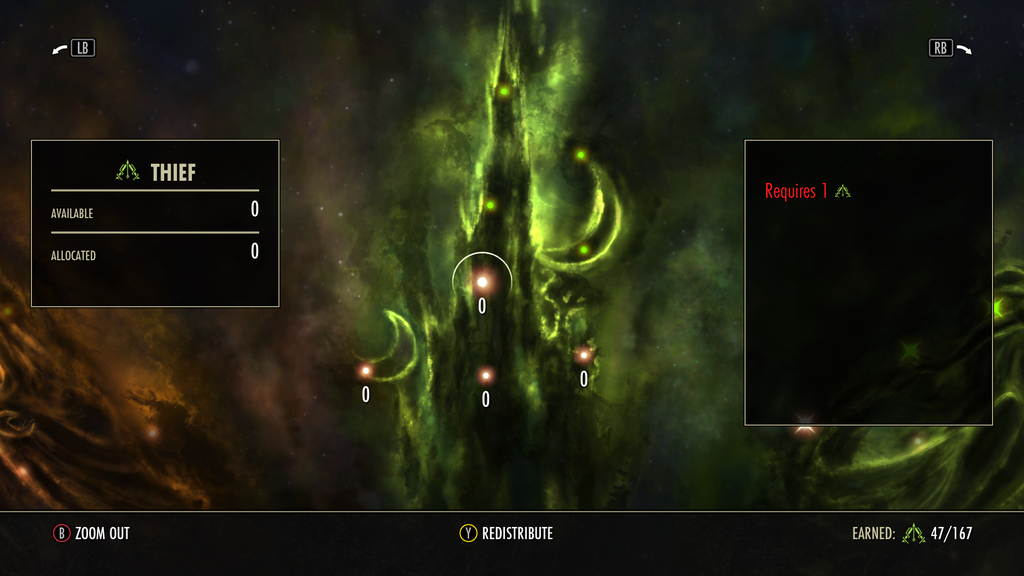The height and width of the screenshot is (576, 1024).
Task: Select the star circled by the white ring
Action: [481, 282]
